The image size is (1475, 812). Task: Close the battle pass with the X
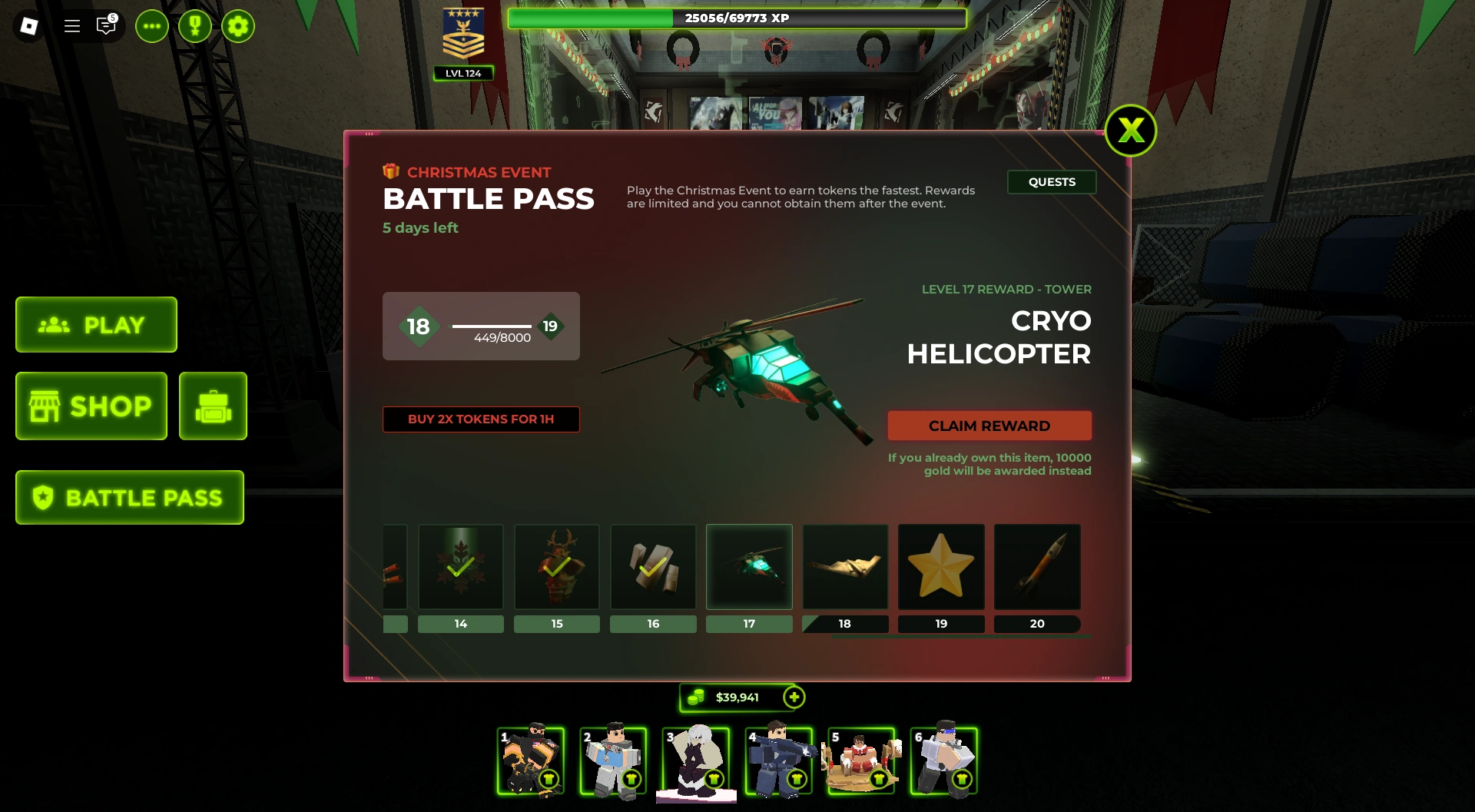tap(1131, 131)
